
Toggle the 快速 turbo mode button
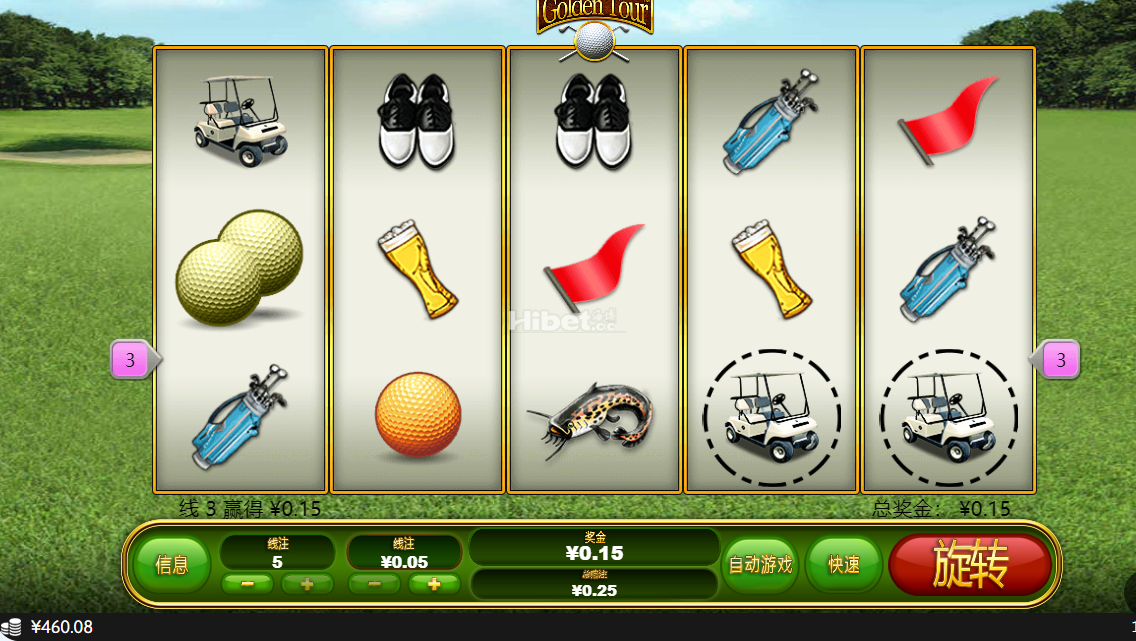[844, 565]
